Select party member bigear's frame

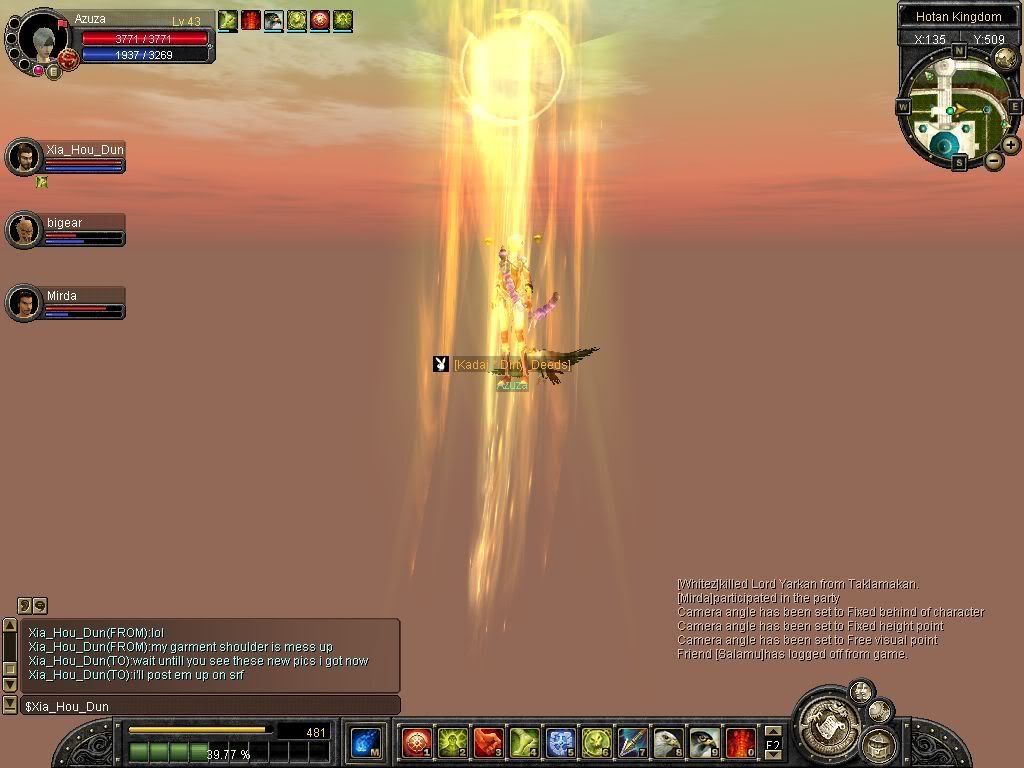click(66, 230)
